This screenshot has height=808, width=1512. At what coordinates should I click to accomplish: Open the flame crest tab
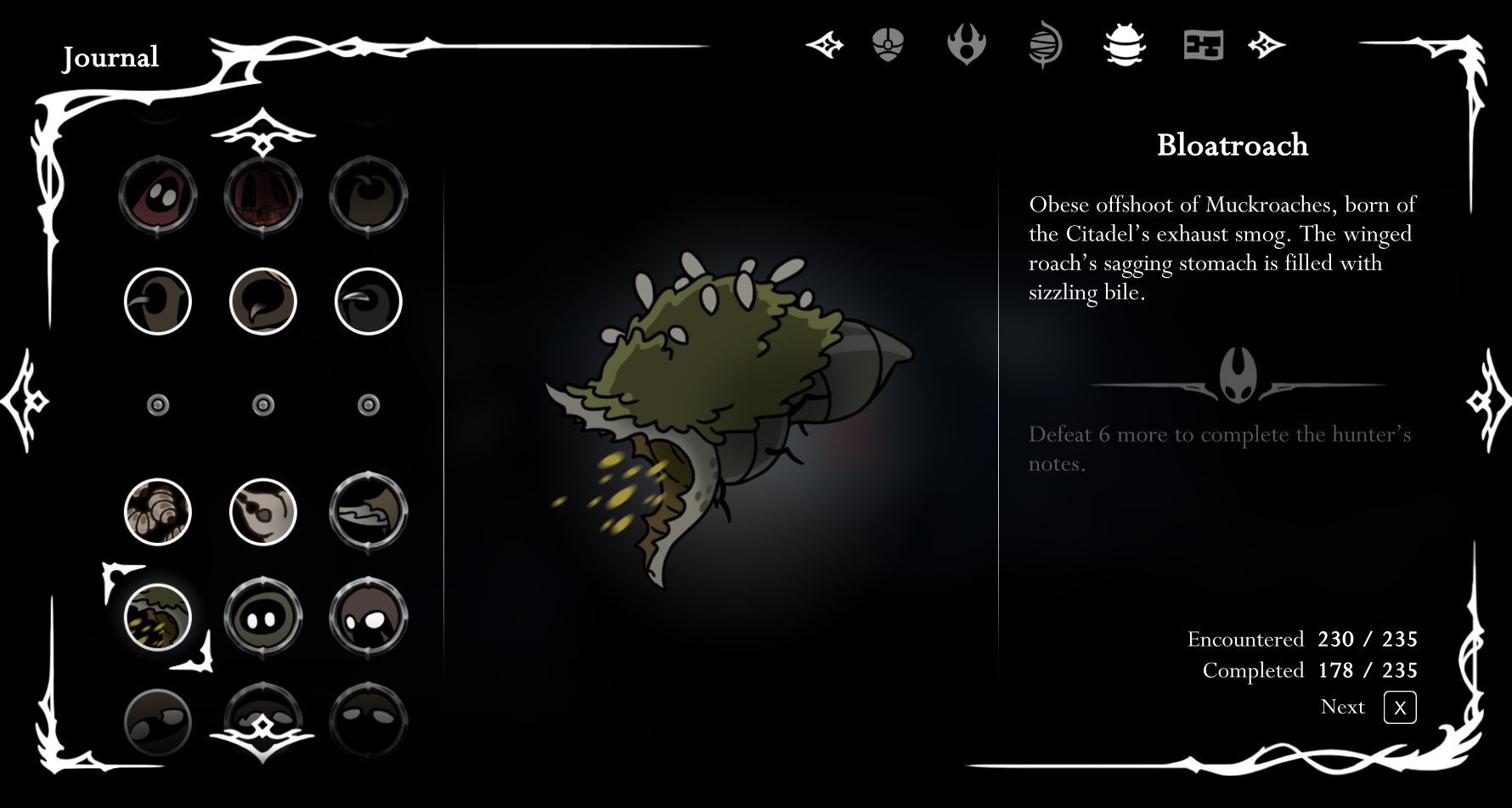point(967,45)
